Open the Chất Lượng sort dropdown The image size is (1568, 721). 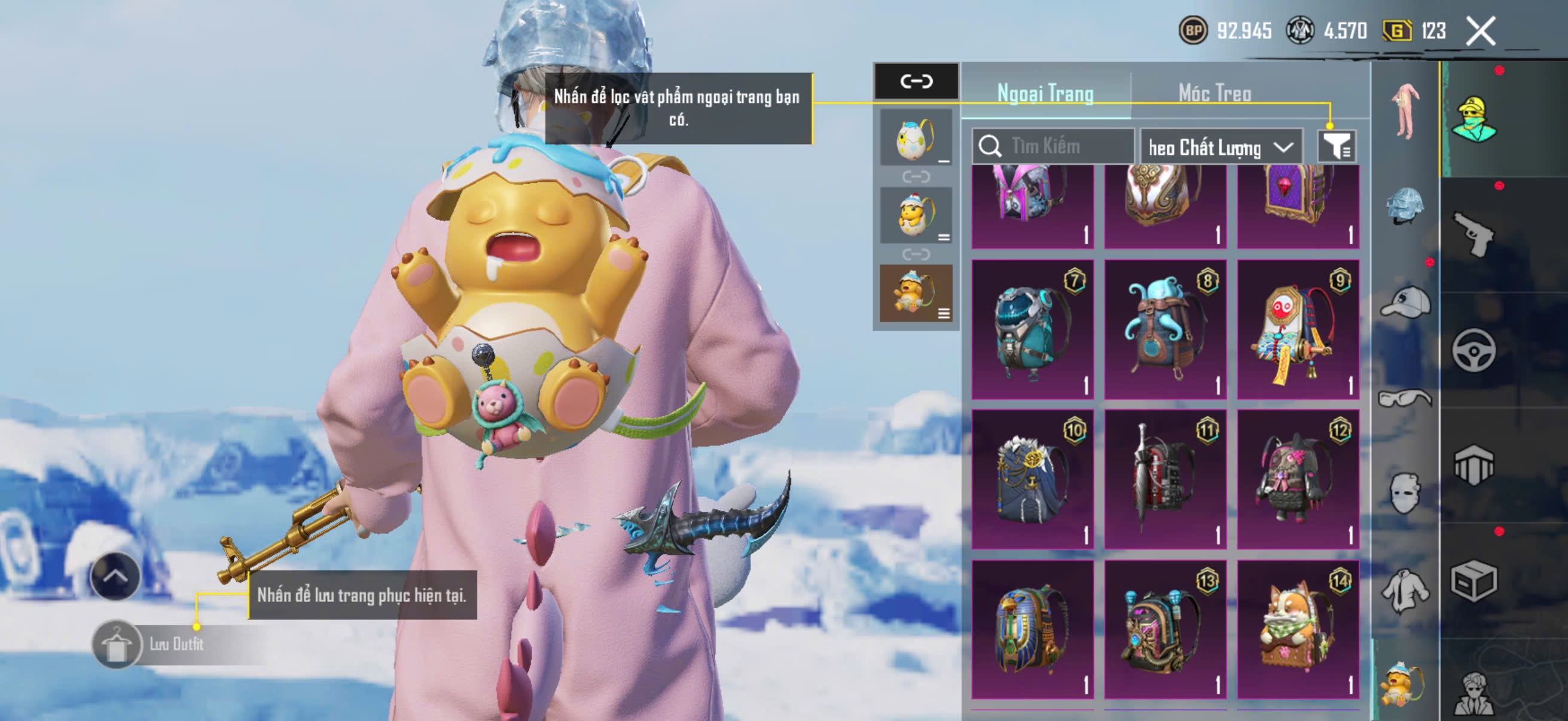(x=1221, y=147)
